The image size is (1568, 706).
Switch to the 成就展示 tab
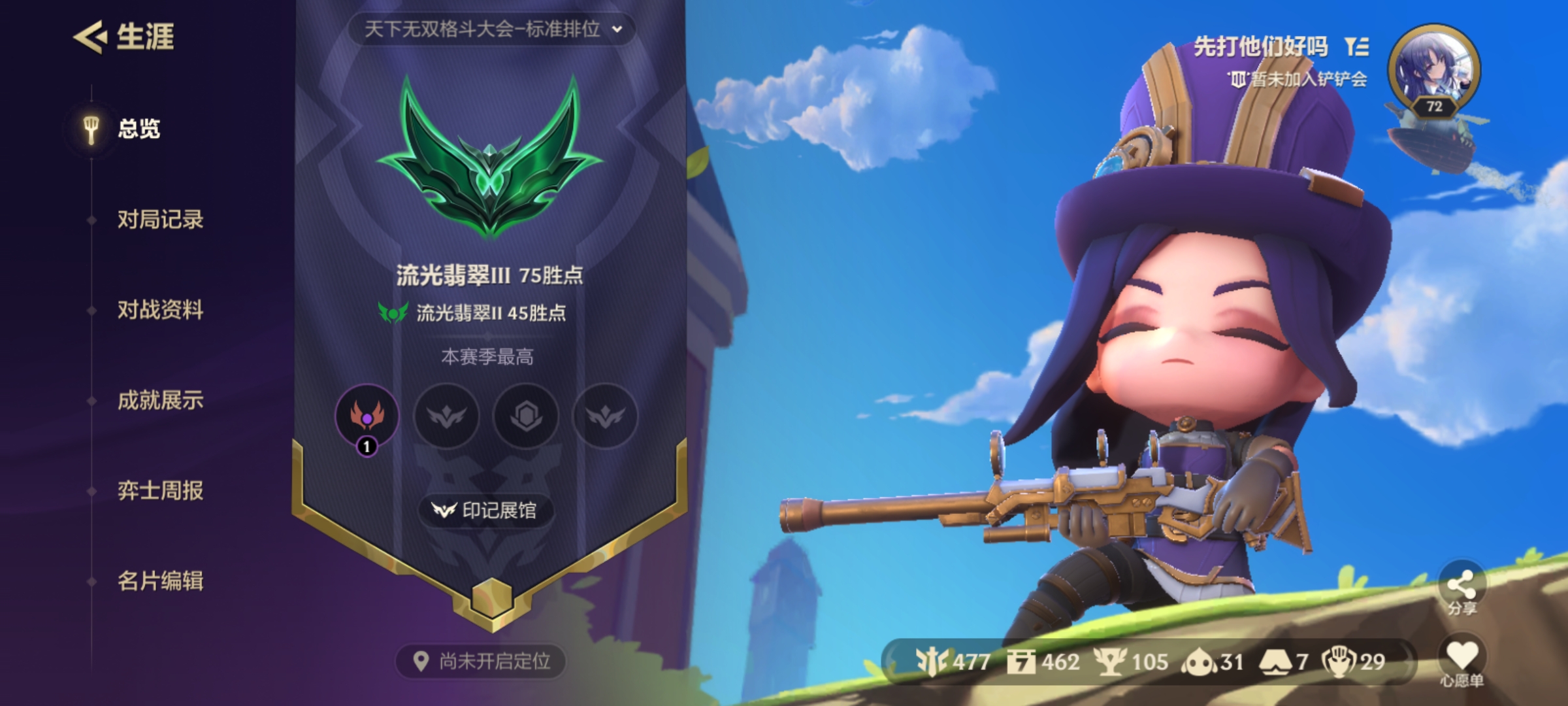160,402
